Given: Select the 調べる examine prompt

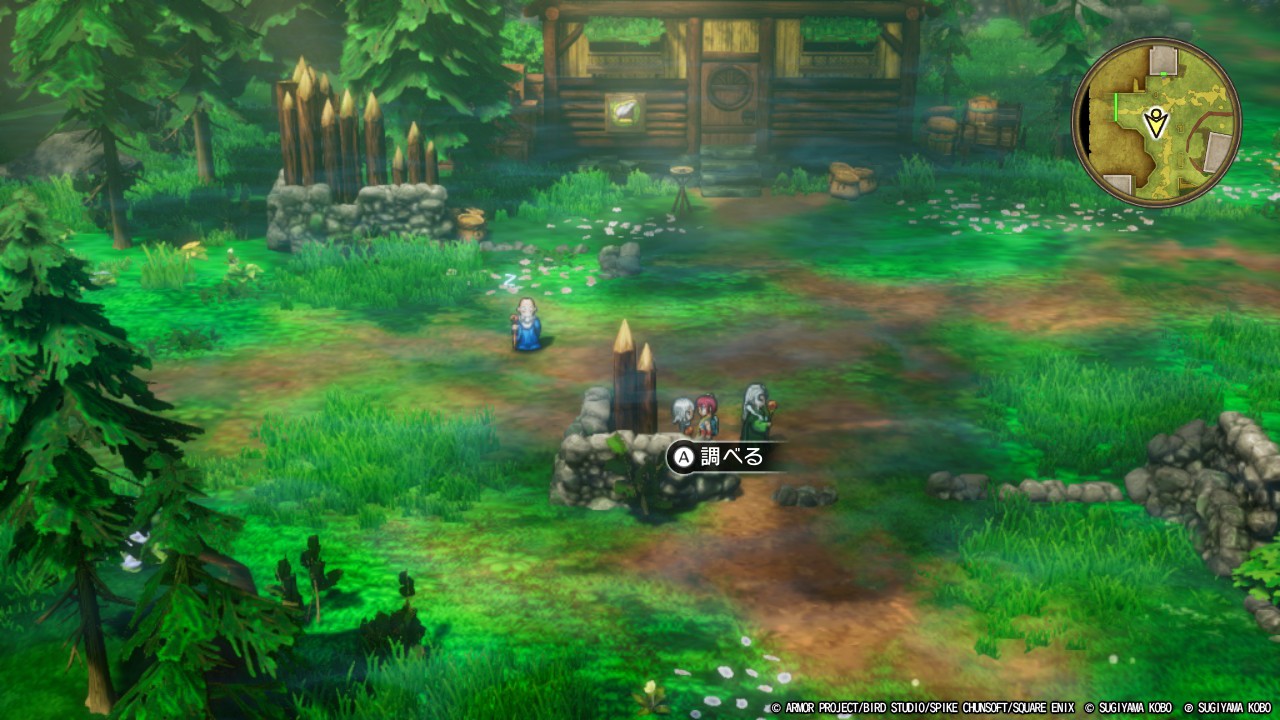Looking at the screenshot, I should [718, 457].
